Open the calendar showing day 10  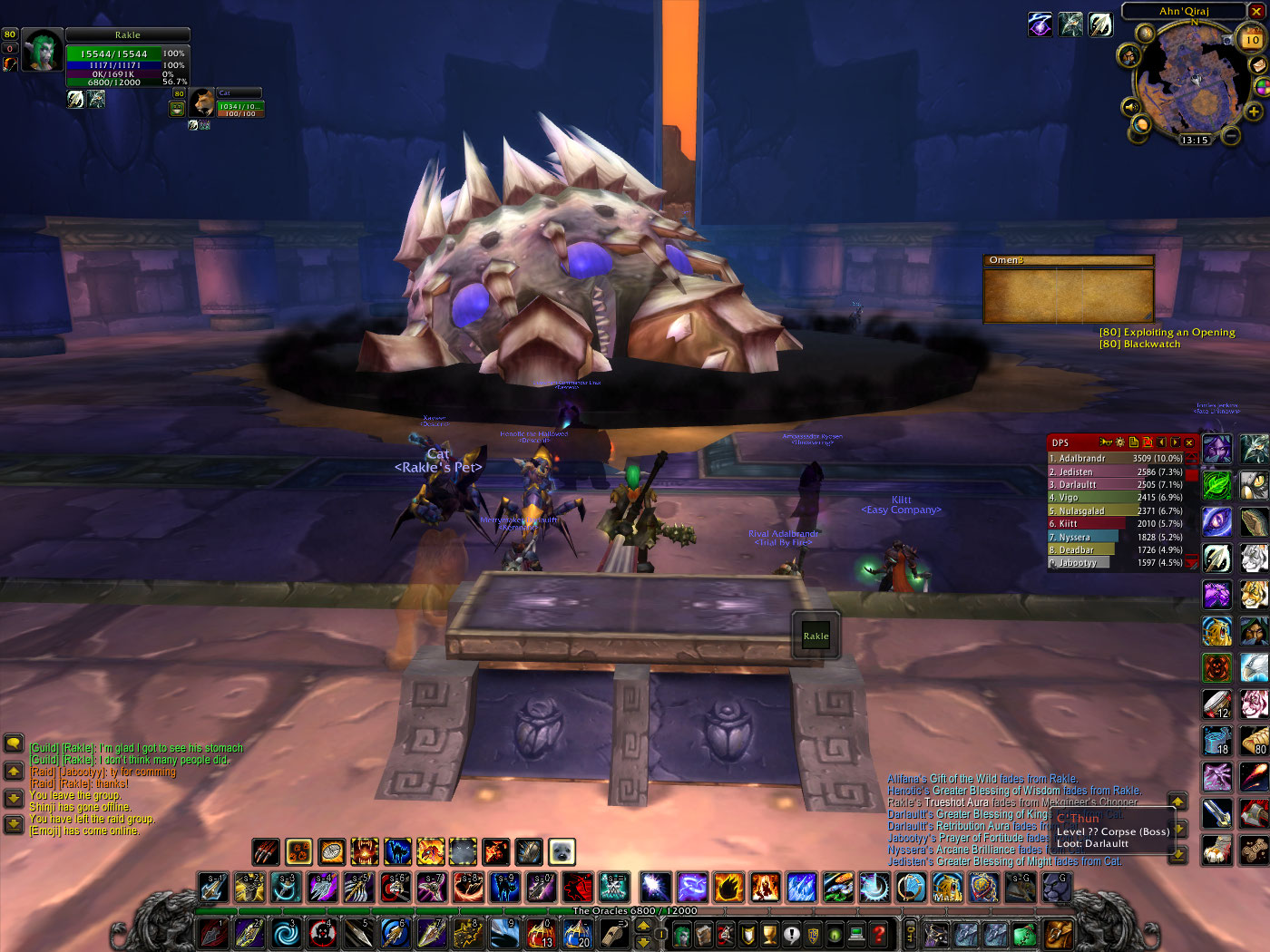click(x=1252, y=39)
